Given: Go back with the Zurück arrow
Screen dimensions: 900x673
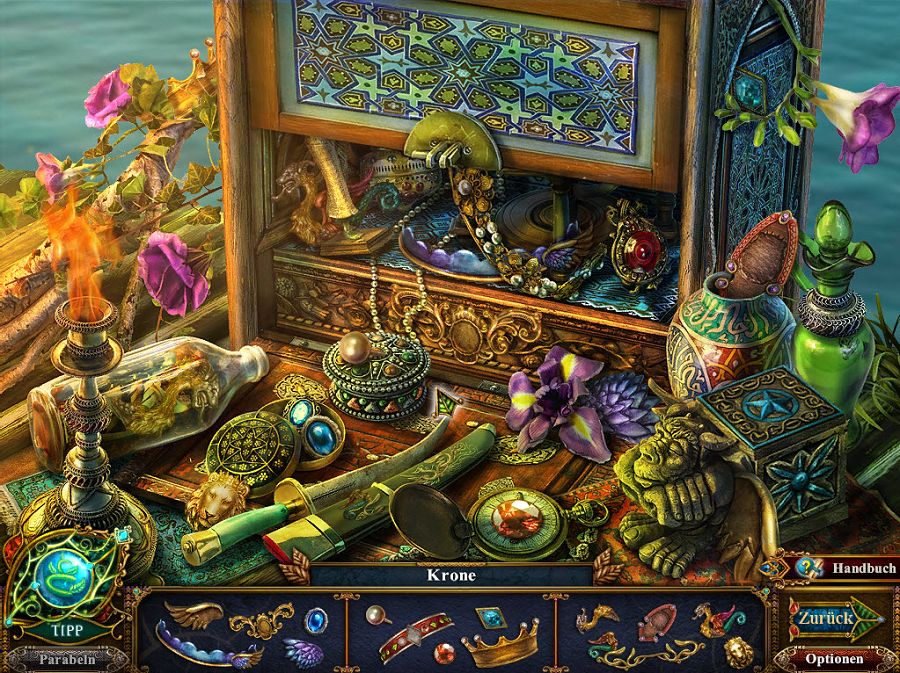Looking at the screenshot, I should 828,618.
